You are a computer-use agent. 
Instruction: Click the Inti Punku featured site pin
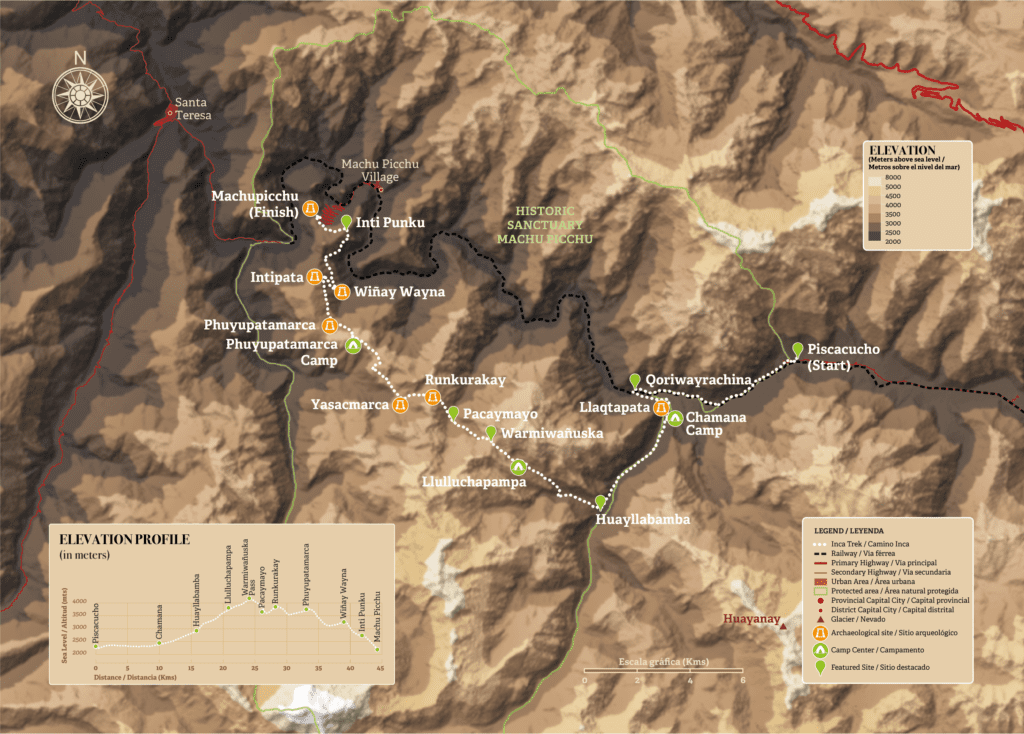pos(346,221)
